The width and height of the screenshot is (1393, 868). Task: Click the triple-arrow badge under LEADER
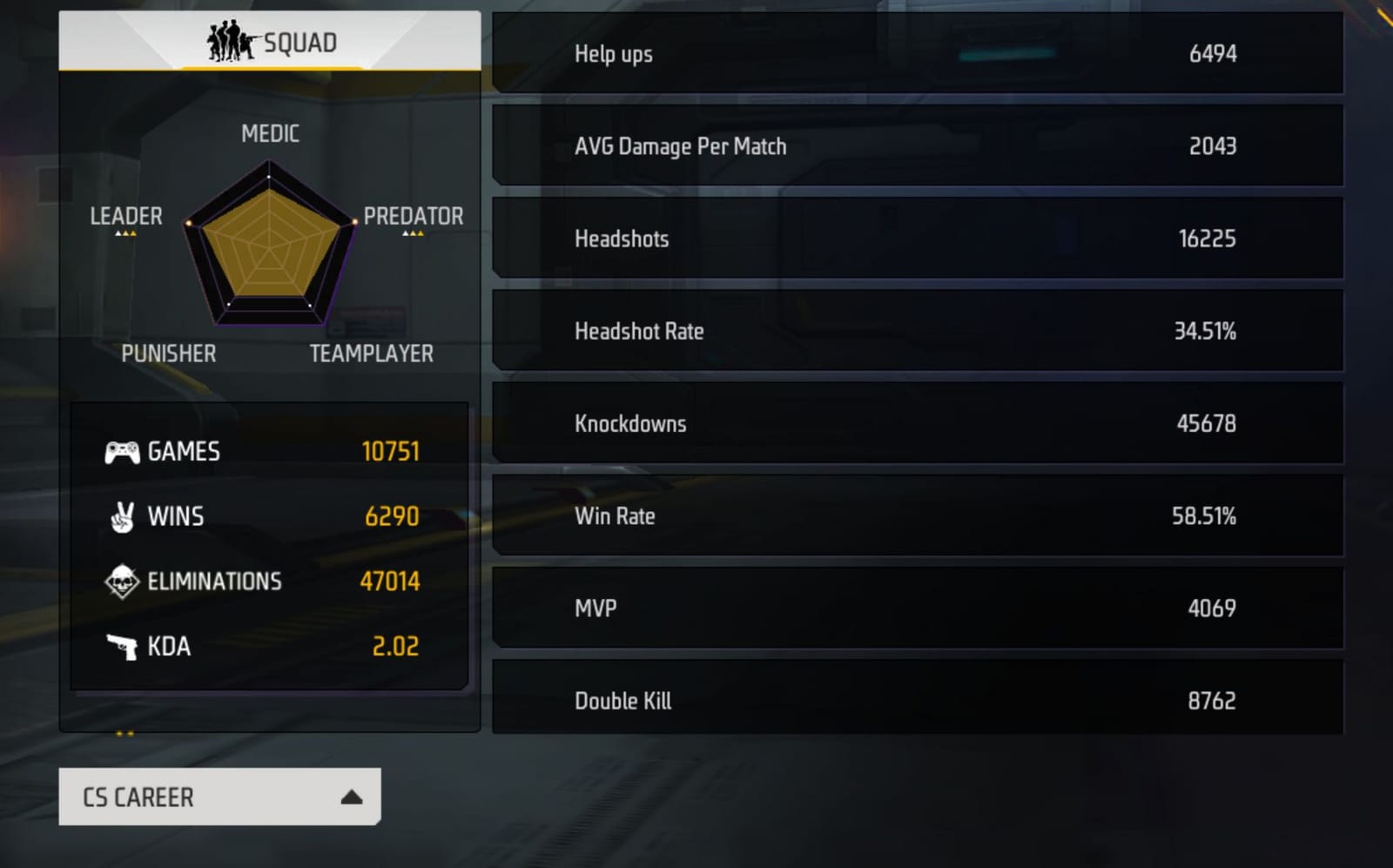[127, 233]
